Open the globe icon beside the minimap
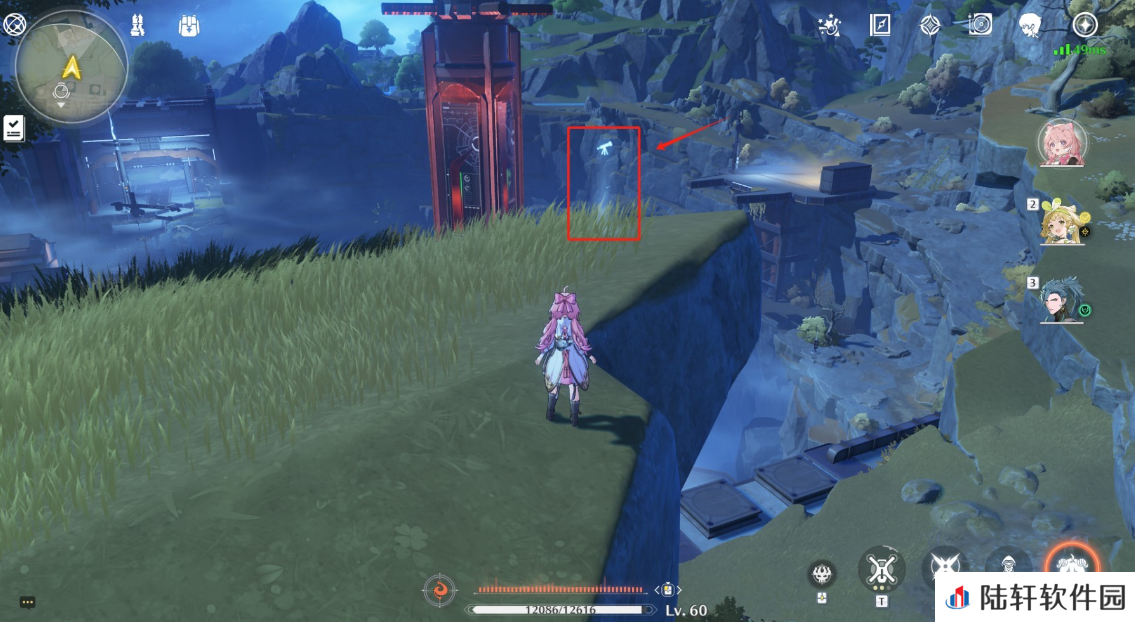 tap(15, 26)
